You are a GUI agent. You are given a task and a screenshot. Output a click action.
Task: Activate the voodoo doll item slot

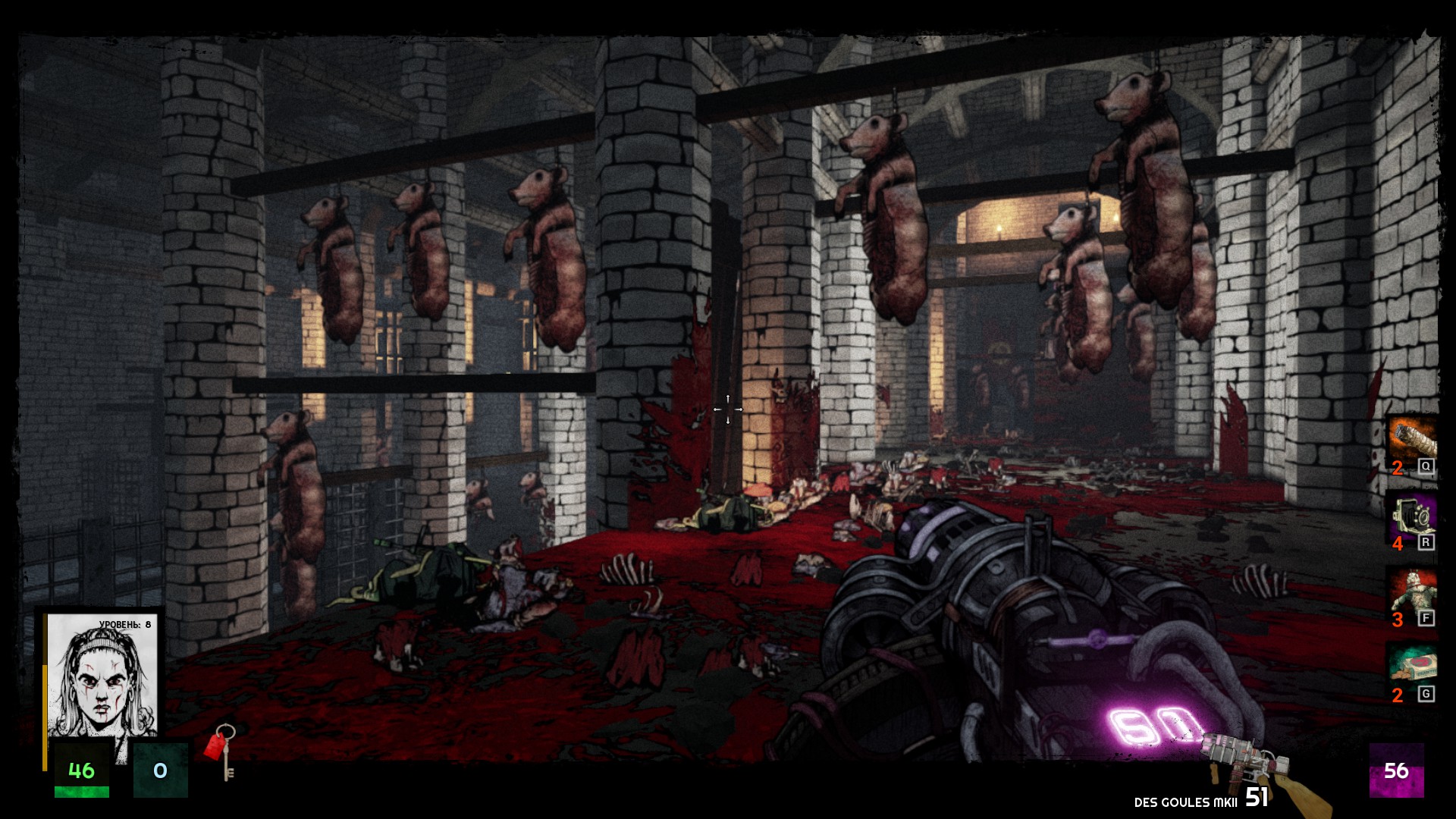pyautogui.click(x=1412, y=592)
